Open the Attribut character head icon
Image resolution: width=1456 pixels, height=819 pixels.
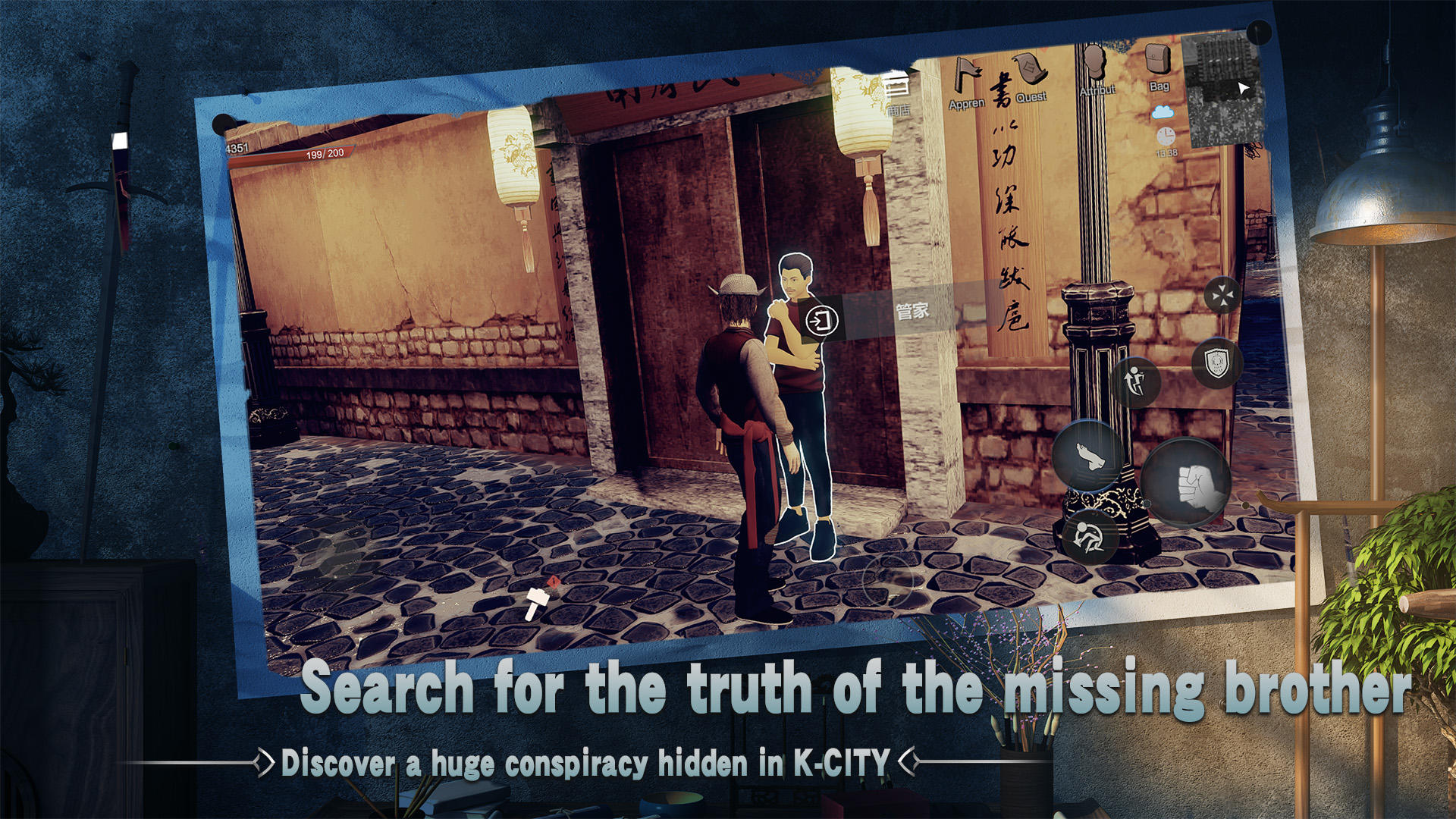(x=1095, y=61)
